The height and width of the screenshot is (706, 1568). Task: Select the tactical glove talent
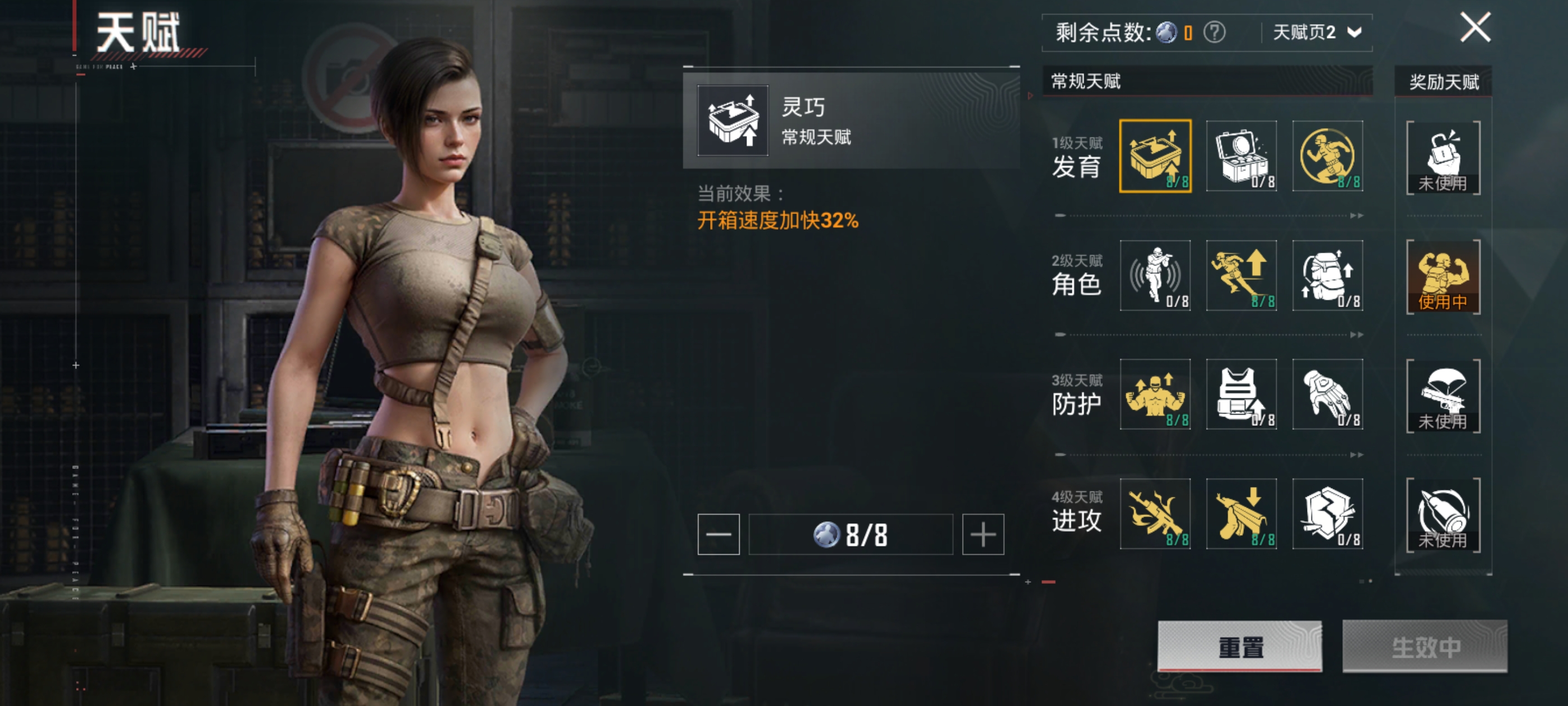[1327, 394]
